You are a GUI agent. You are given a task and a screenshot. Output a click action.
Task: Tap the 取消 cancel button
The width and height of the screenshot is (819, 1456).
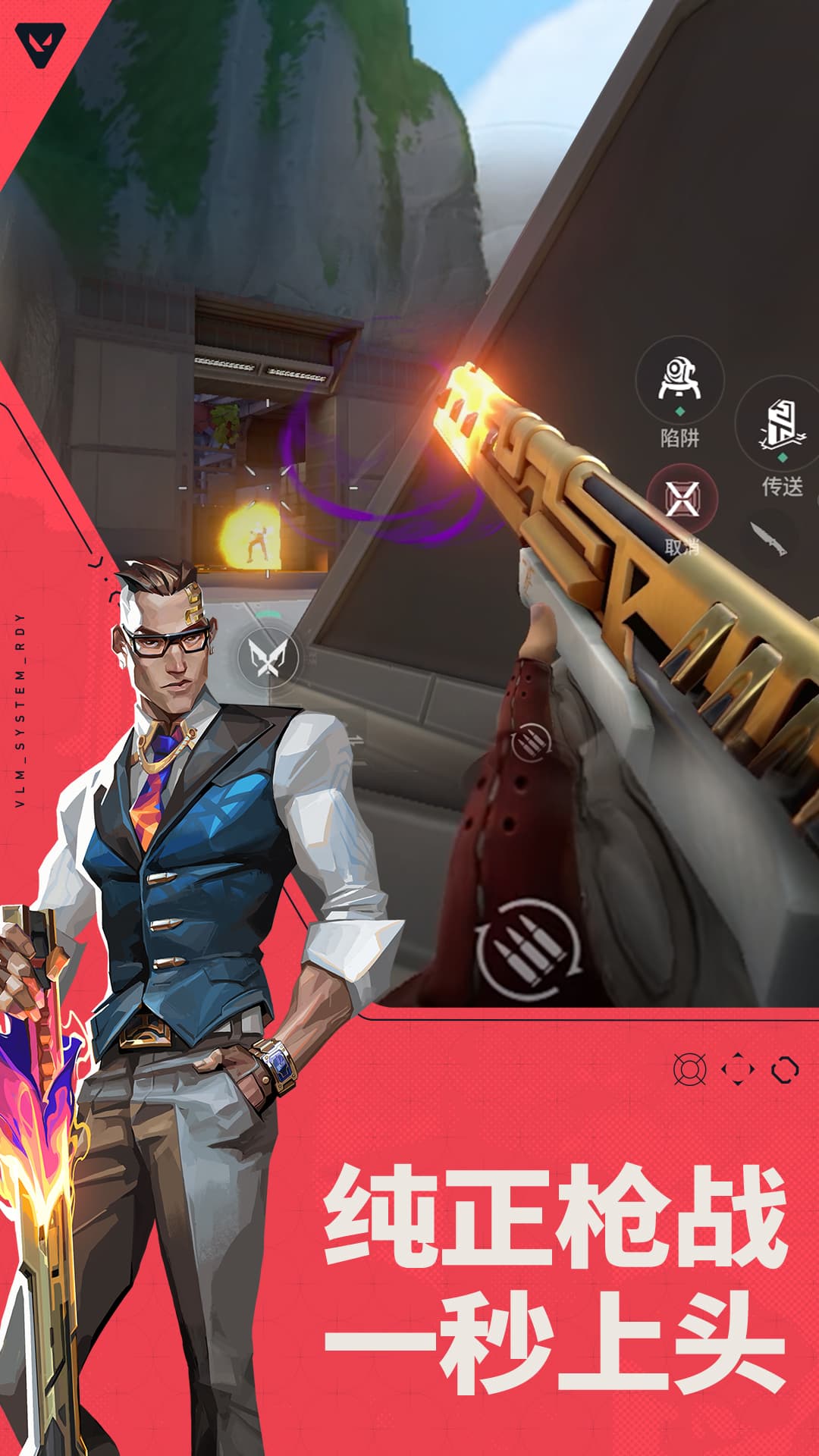pos(682,500)
